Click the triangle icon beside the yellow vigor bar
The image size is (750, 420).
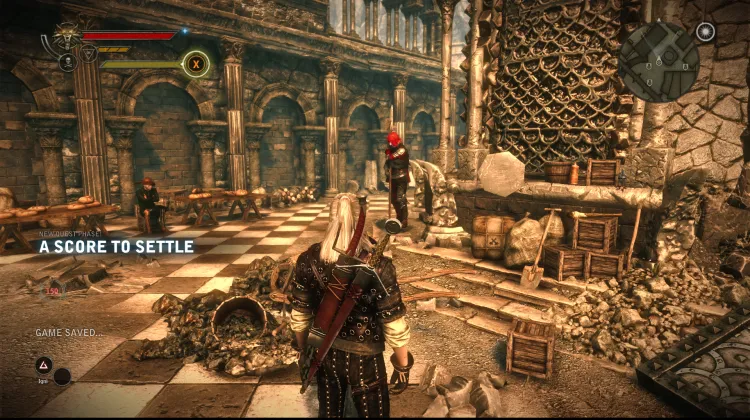pos(88,54)
